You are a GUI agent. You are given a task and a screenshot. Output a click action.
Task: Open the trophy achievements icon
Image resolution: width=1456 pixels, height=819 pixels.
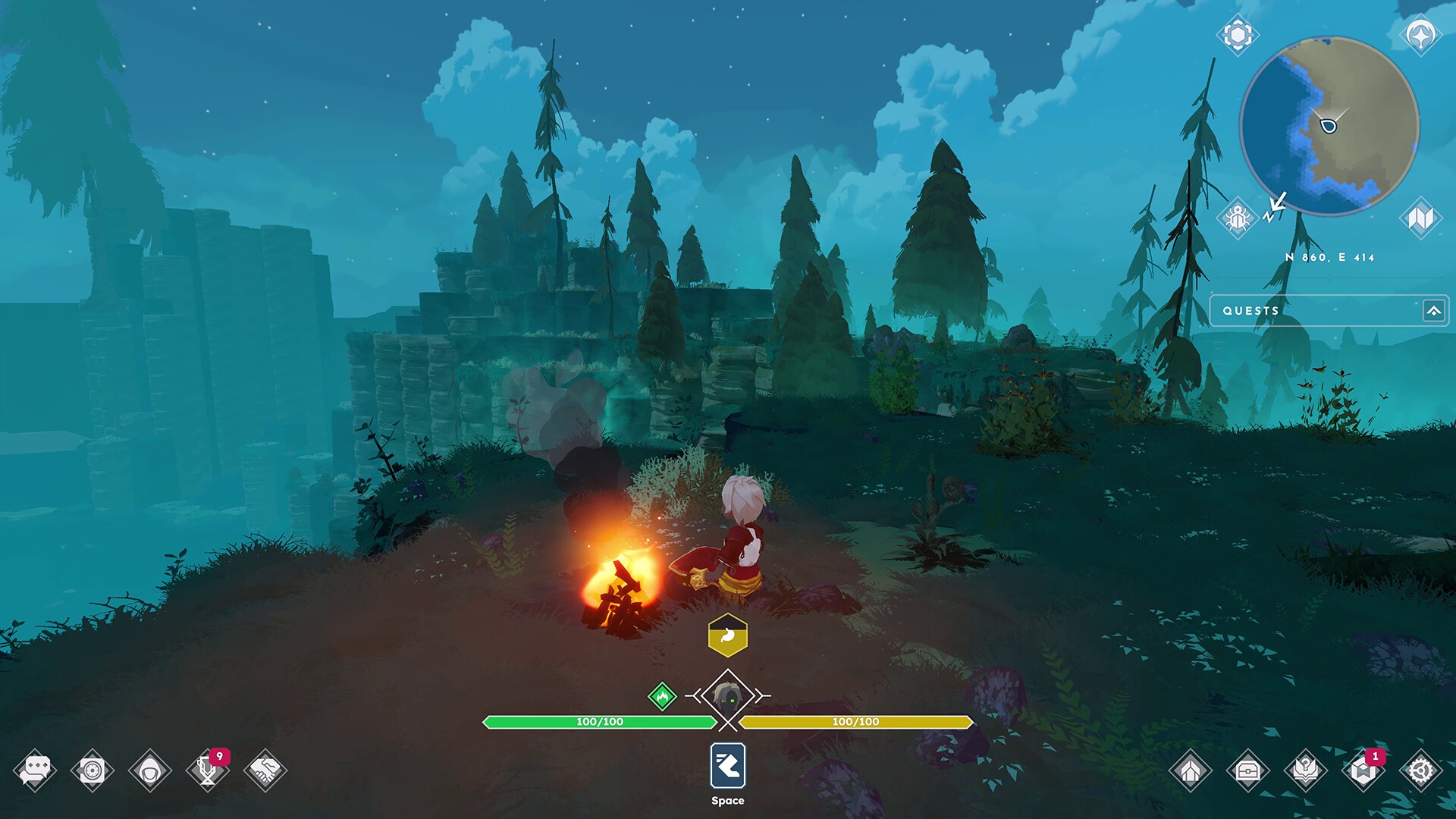[x=207, y=770]
